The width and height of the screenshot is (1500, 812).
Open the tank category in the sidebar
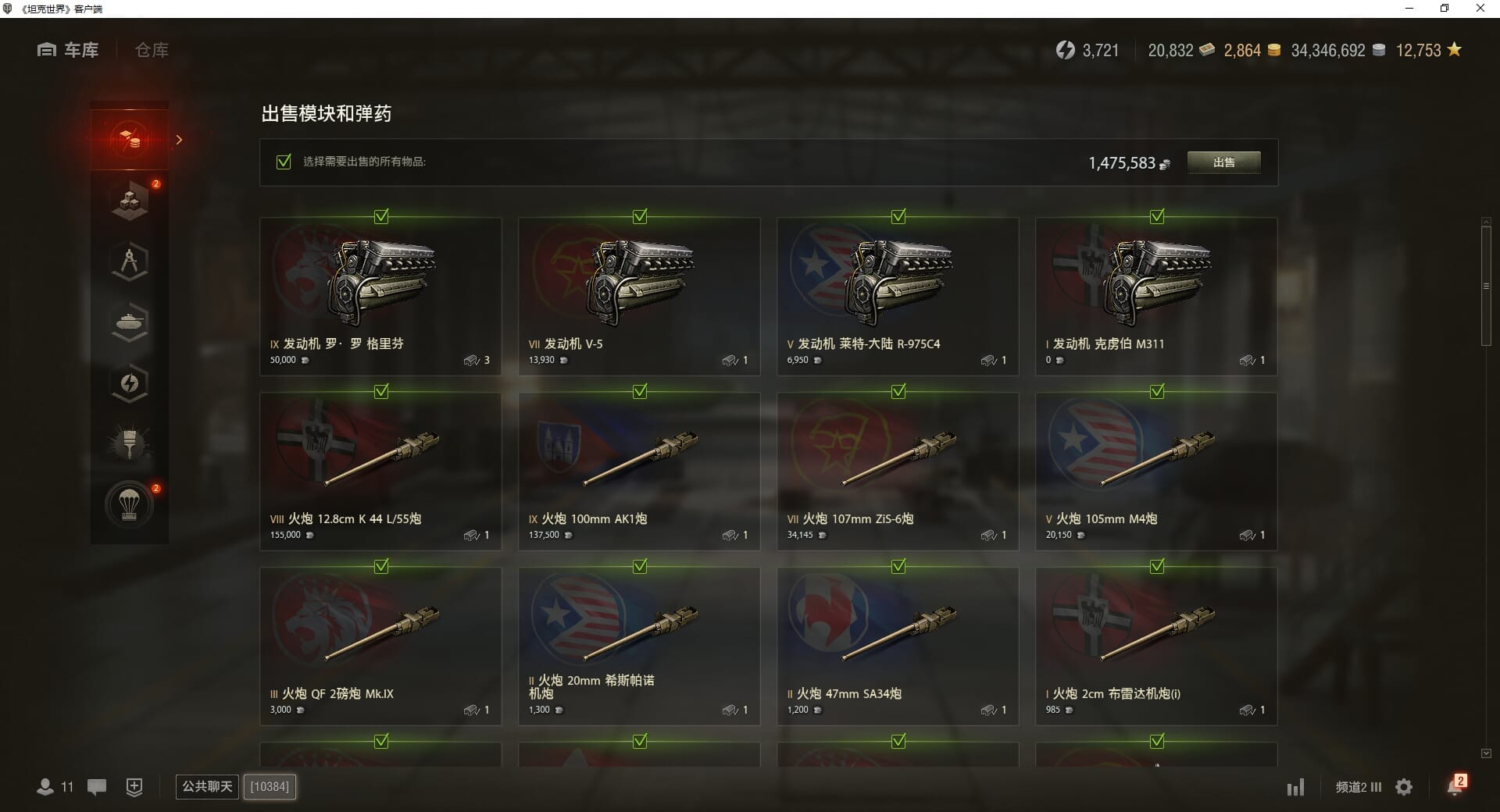point(130,322)
